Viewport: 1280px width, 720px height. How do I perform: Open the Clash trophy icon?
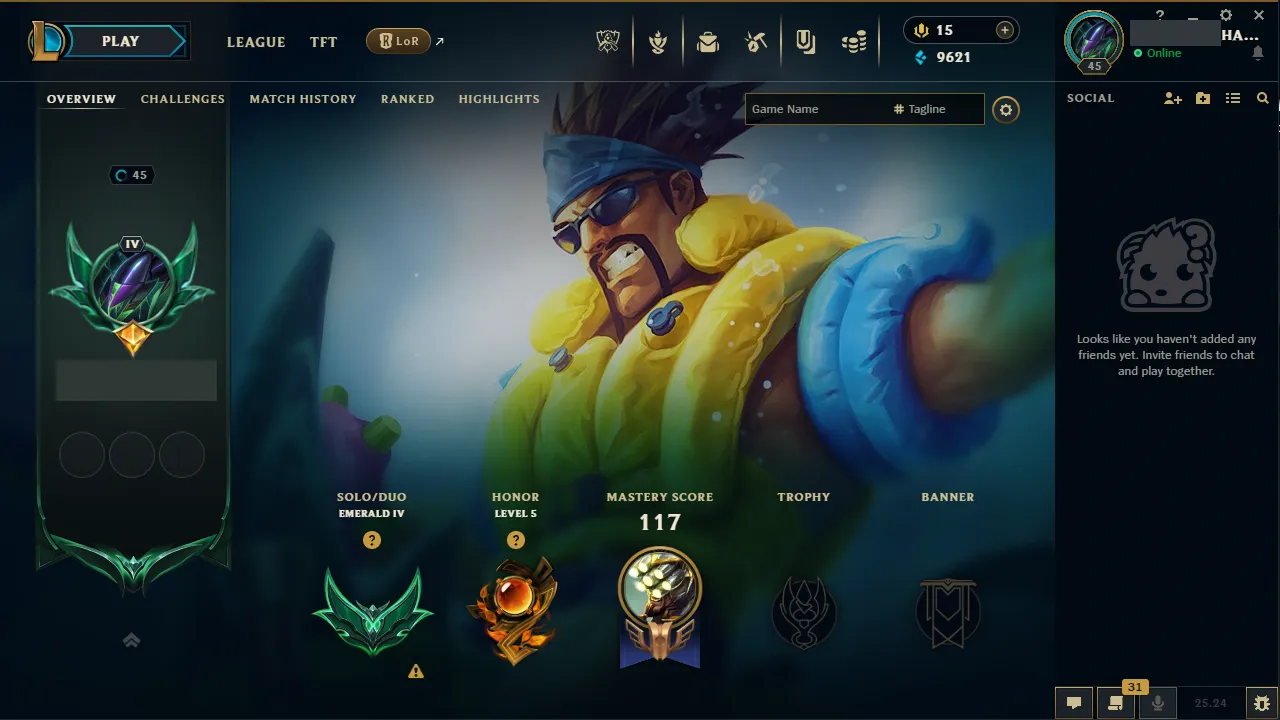point(658,41)
